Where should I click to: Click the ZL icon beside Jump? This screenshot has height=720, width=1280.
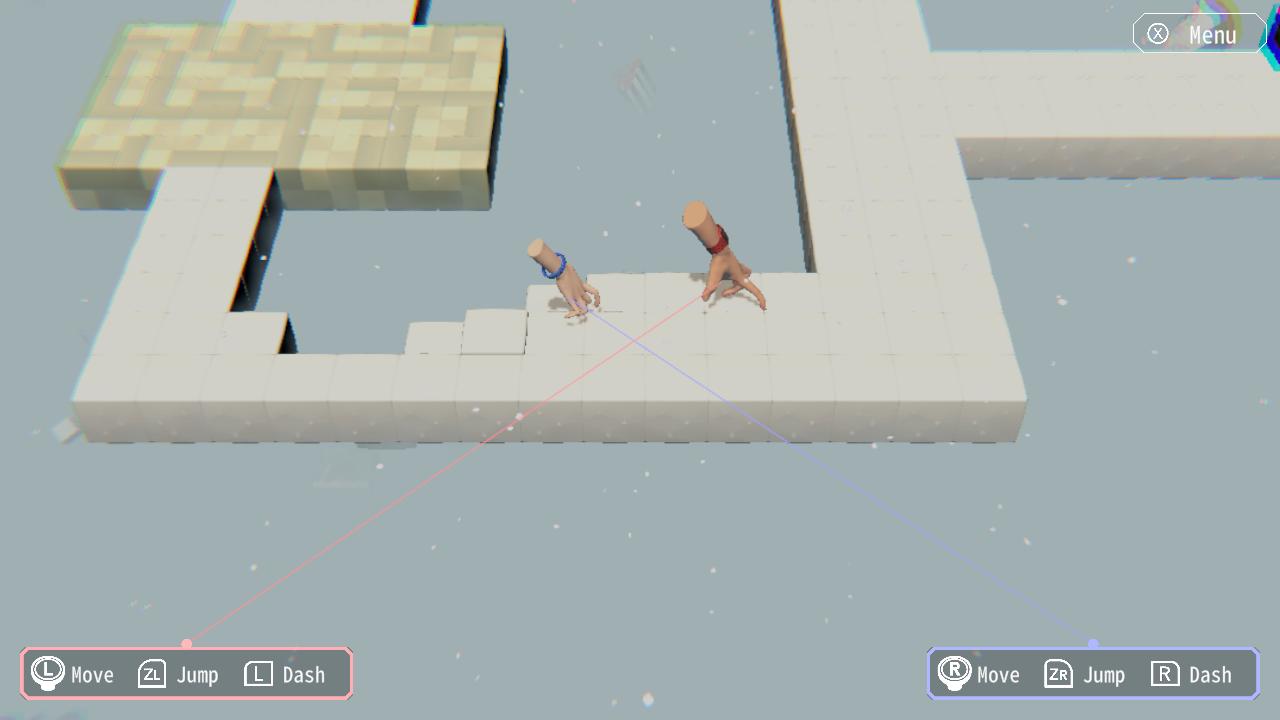click(x=151, y=674)
